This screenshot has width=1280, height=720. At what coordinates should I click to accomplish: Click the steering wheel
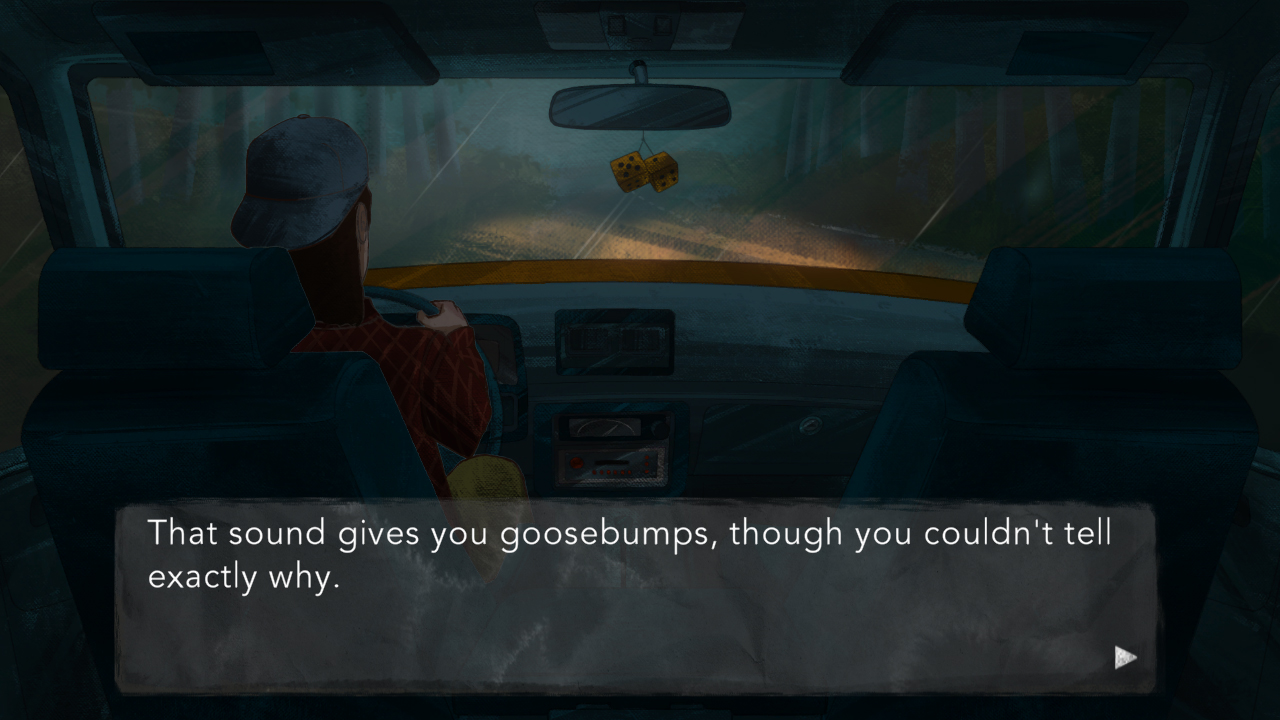pos(420,300)
